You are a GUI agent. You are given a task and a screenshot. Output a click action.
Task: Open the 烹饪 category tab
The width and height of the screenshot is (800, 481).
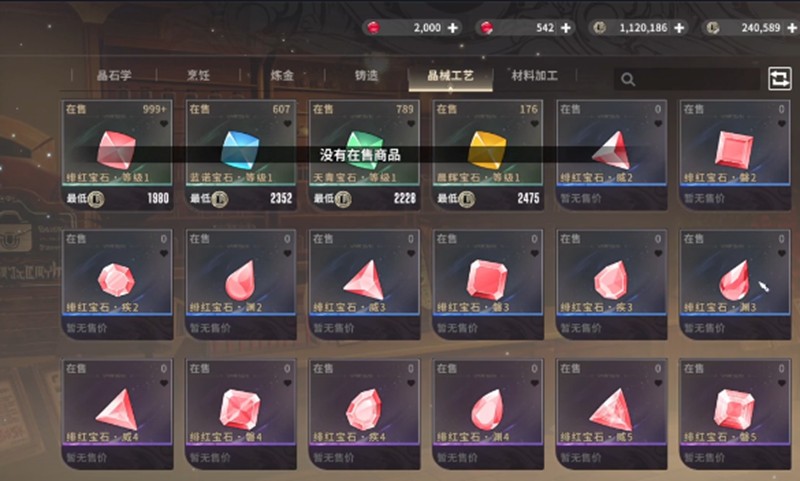(197, 76)
